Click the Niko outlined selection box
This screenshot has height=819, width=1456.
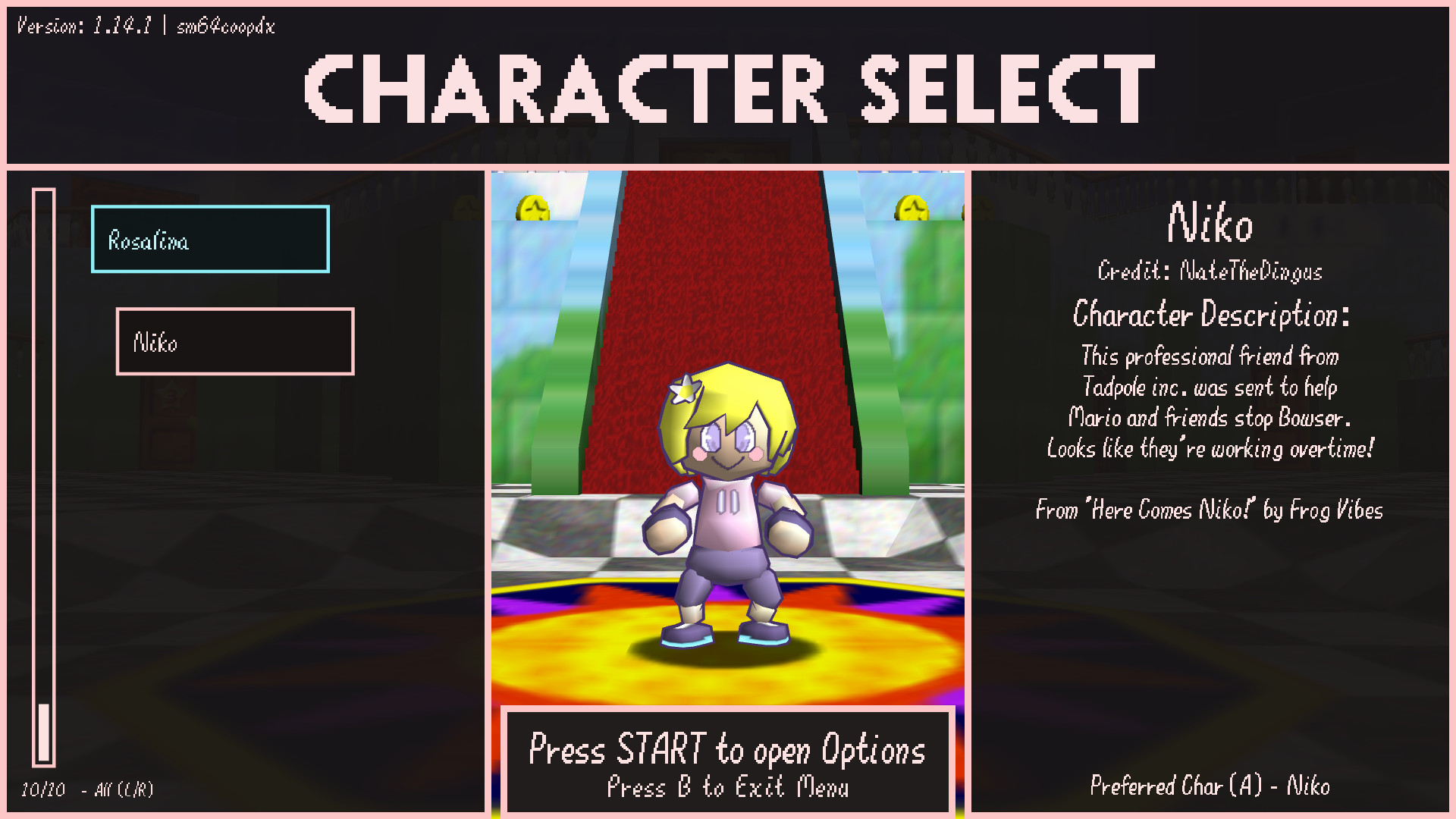(234, 342)
